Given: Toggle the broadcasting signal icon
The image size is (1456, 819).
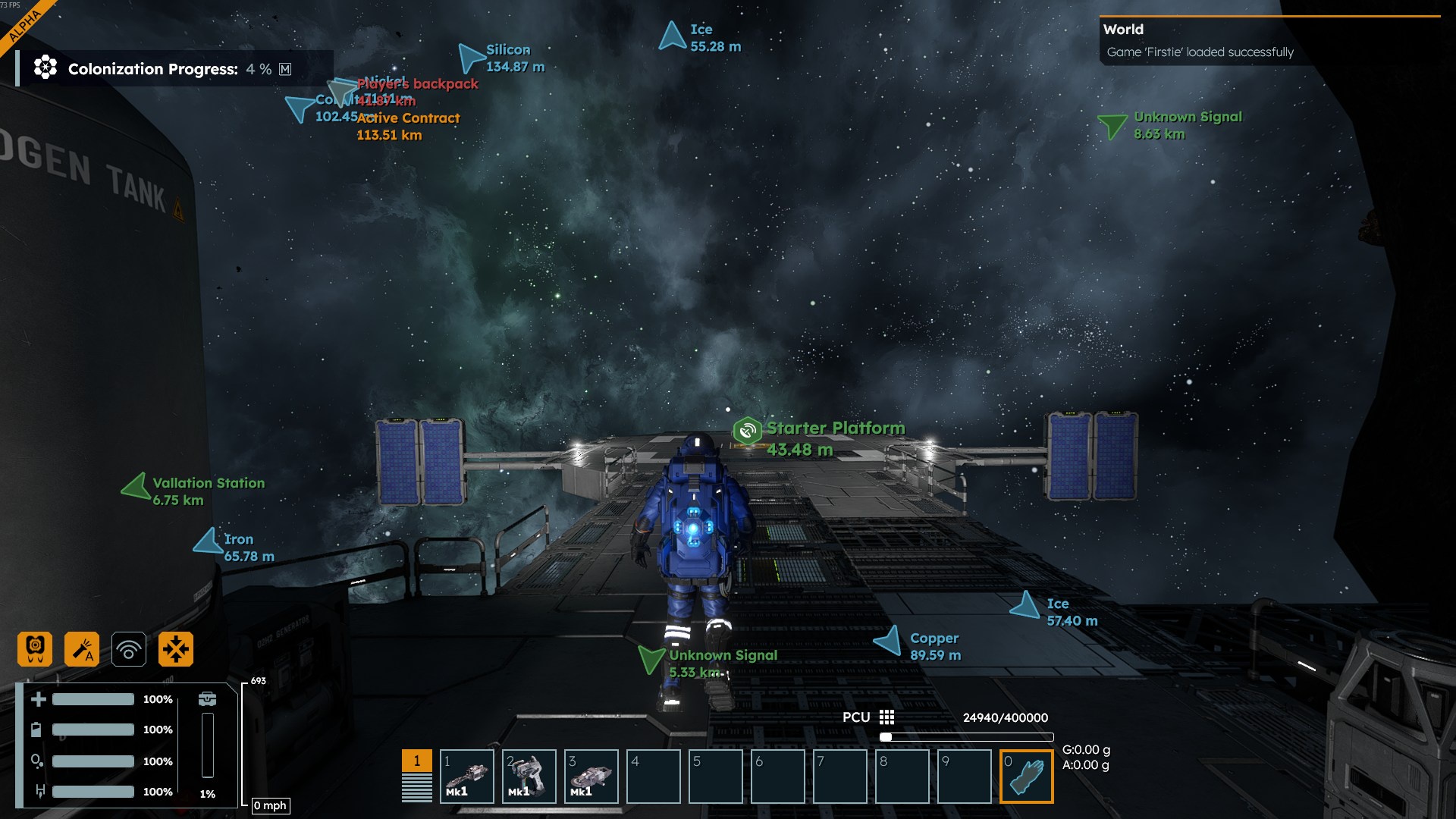Looking at the screenshot, I should pyautogui.click(x=129, y=649).
